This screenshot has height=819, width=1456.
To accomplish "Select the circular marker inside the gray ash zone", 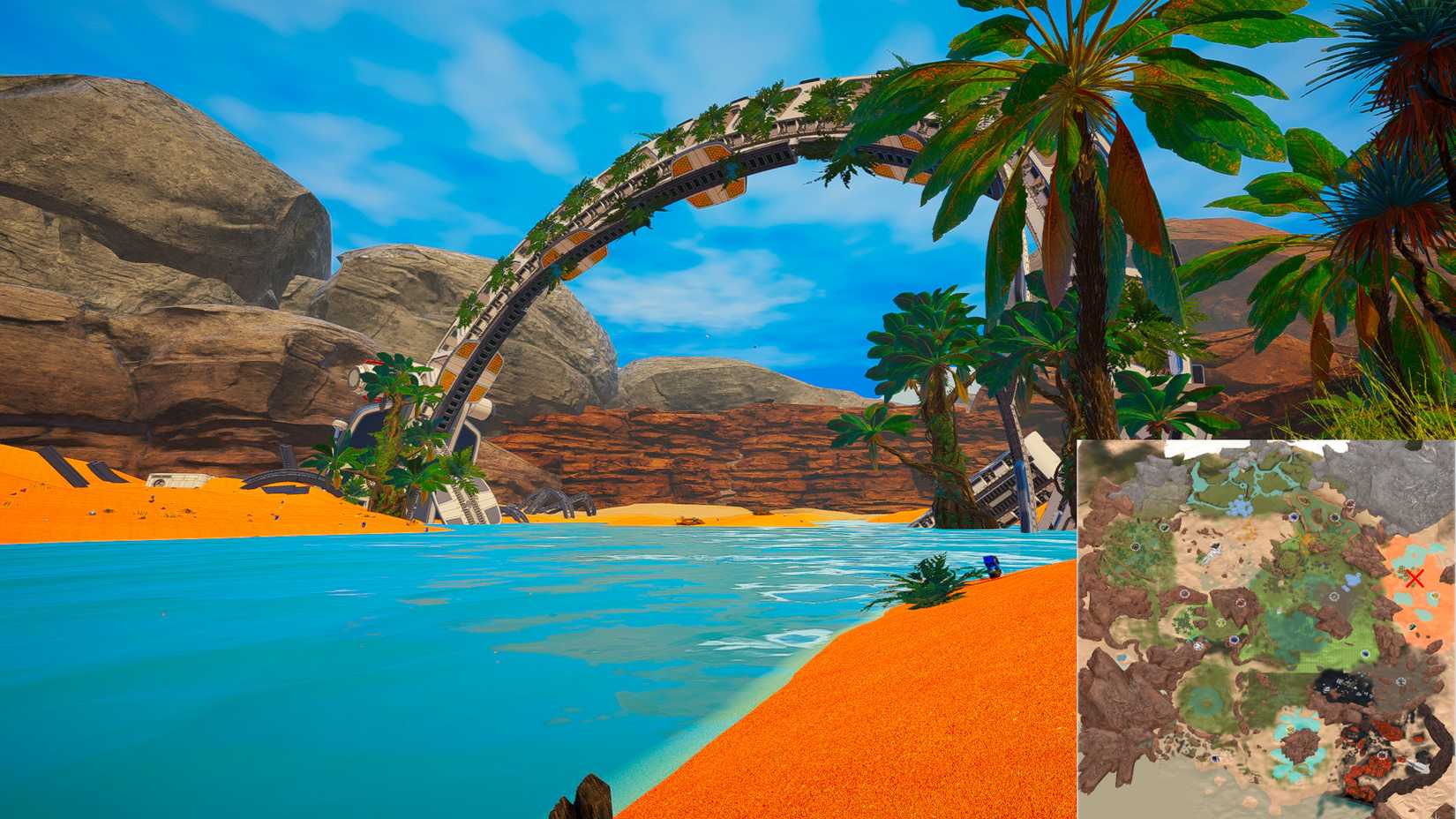I will [1400, 680].
